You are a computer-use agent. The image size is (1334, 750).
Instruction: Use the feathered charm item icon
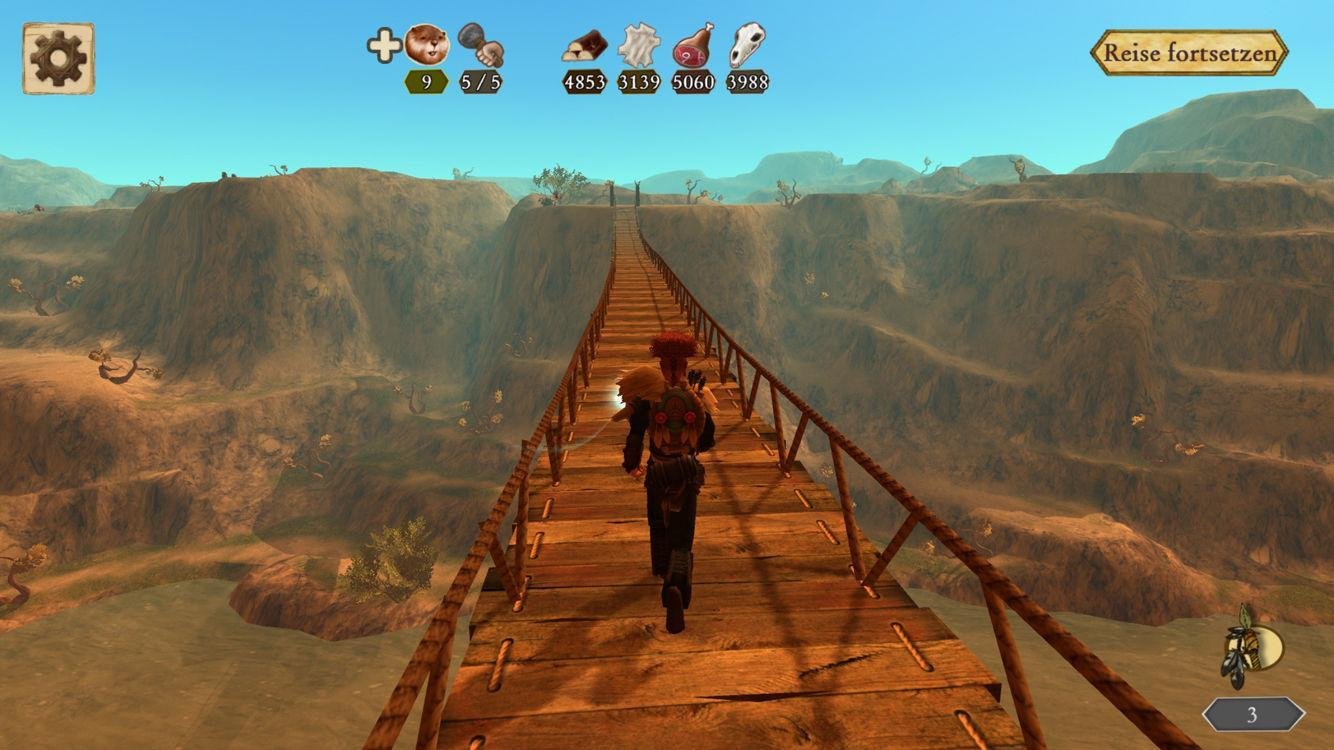tap(1253, 647)
